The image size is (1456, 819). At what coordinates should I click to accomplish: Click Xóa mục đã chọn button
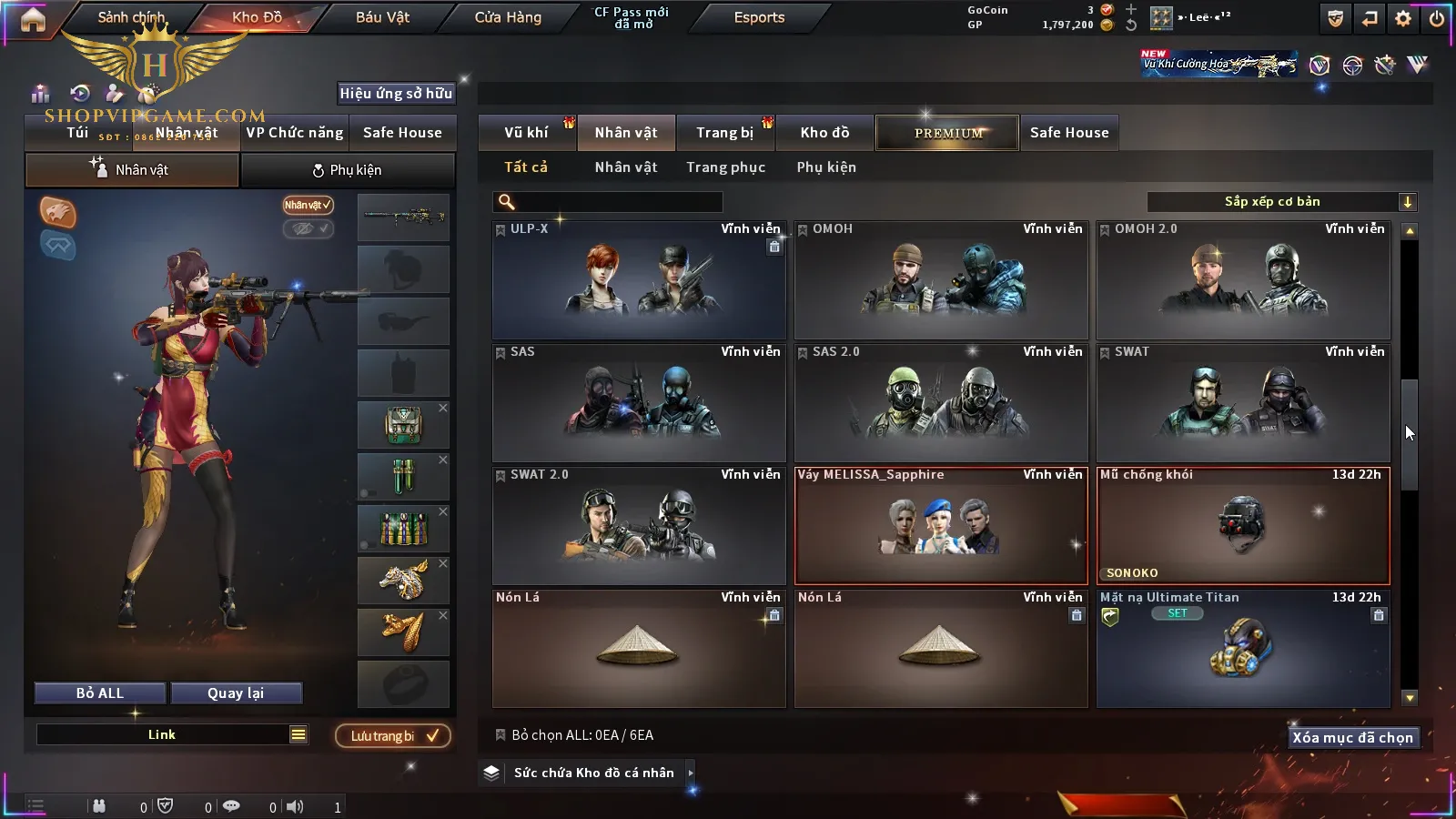[1352, 738]
